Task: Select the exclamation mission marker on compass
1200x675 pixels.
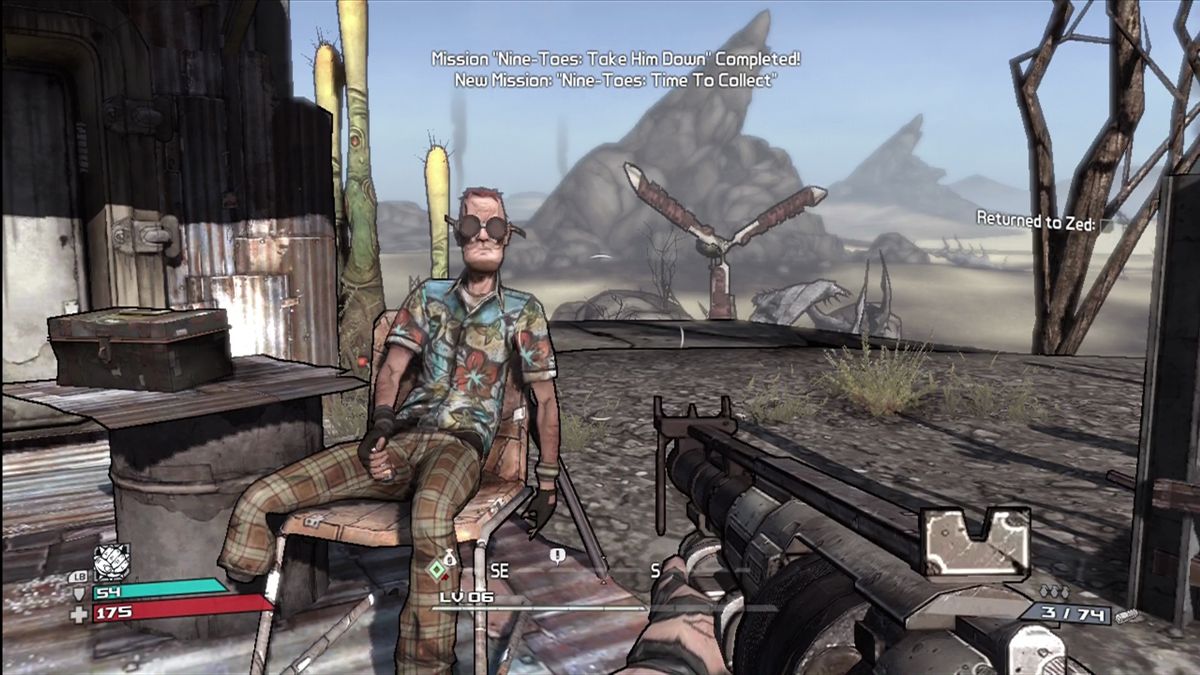Action: (557, 554)
